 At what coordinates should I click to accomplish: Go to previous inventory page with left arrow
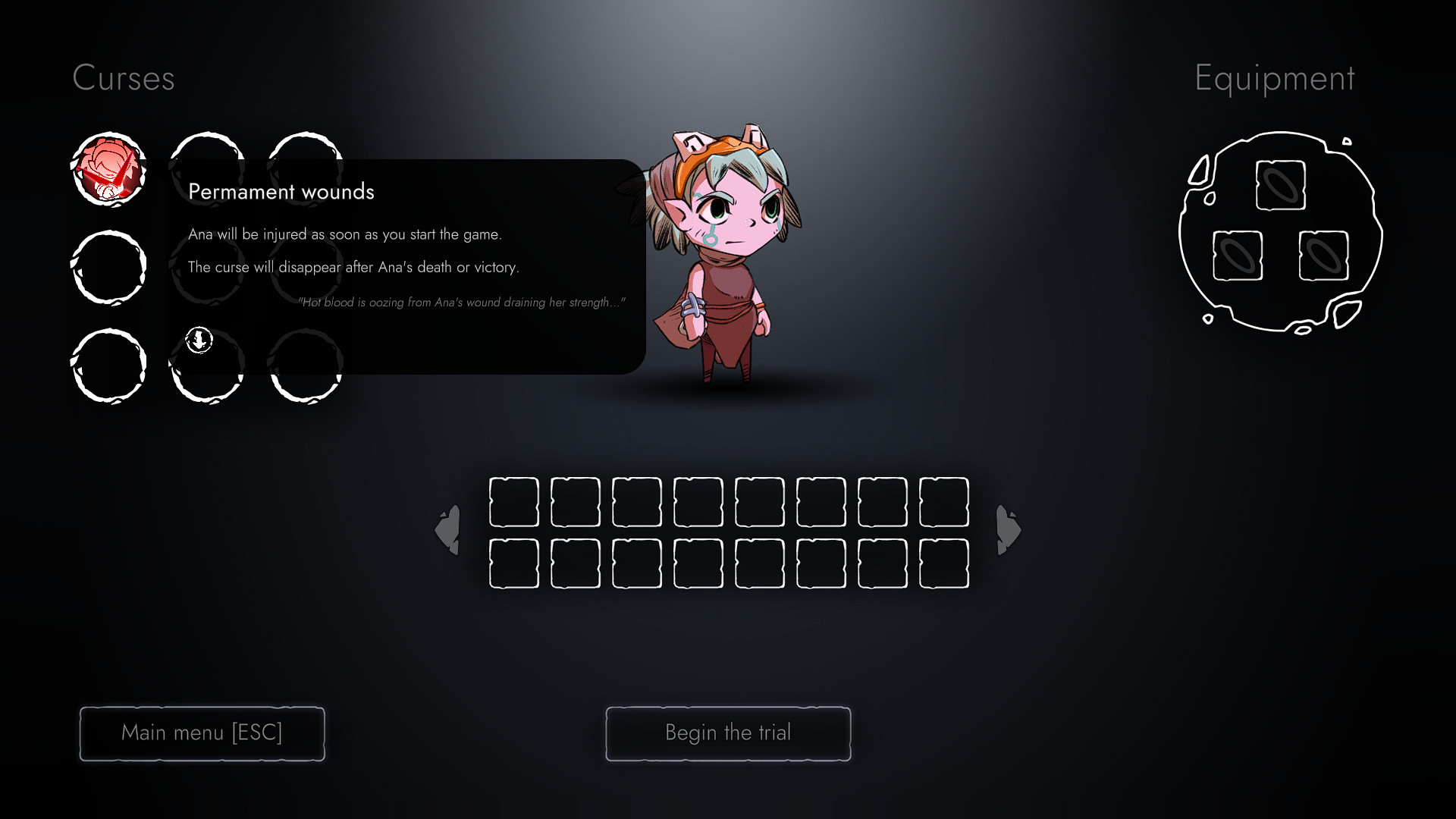tap(447, 529)
